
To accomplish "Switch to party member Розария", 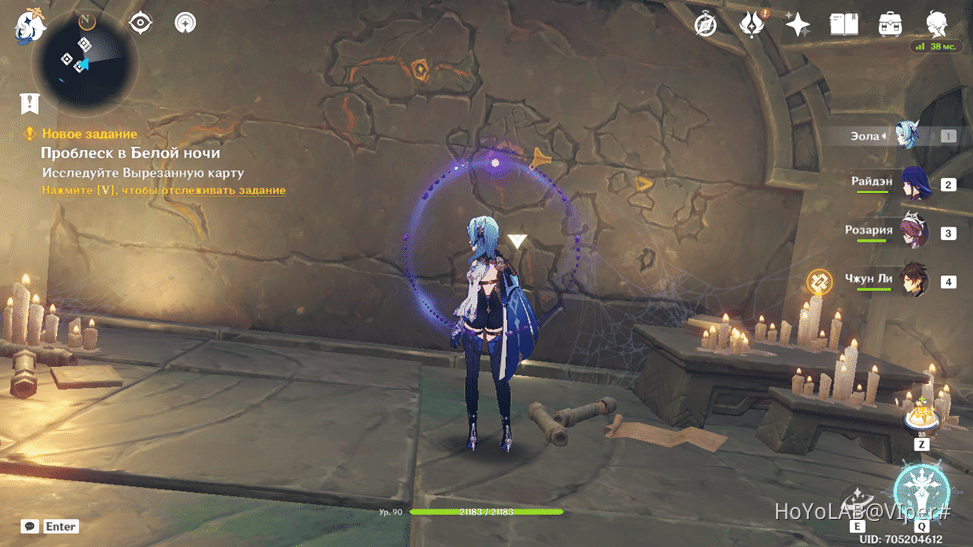I will [915, 232].
